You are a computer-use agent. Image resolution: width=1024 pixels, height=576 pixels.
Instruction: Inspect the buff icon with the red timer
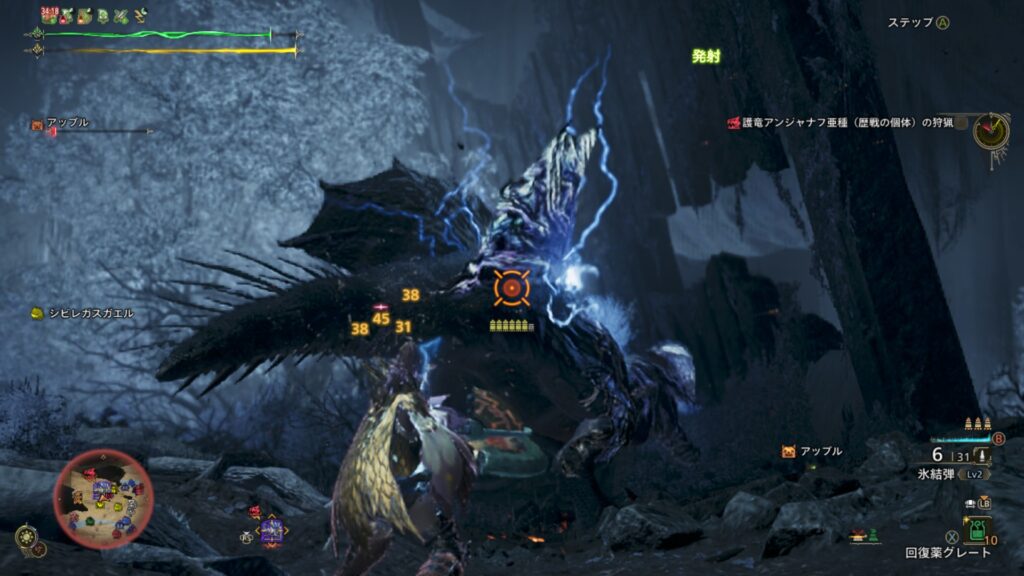pyautogui.click(x=48, y=15)
